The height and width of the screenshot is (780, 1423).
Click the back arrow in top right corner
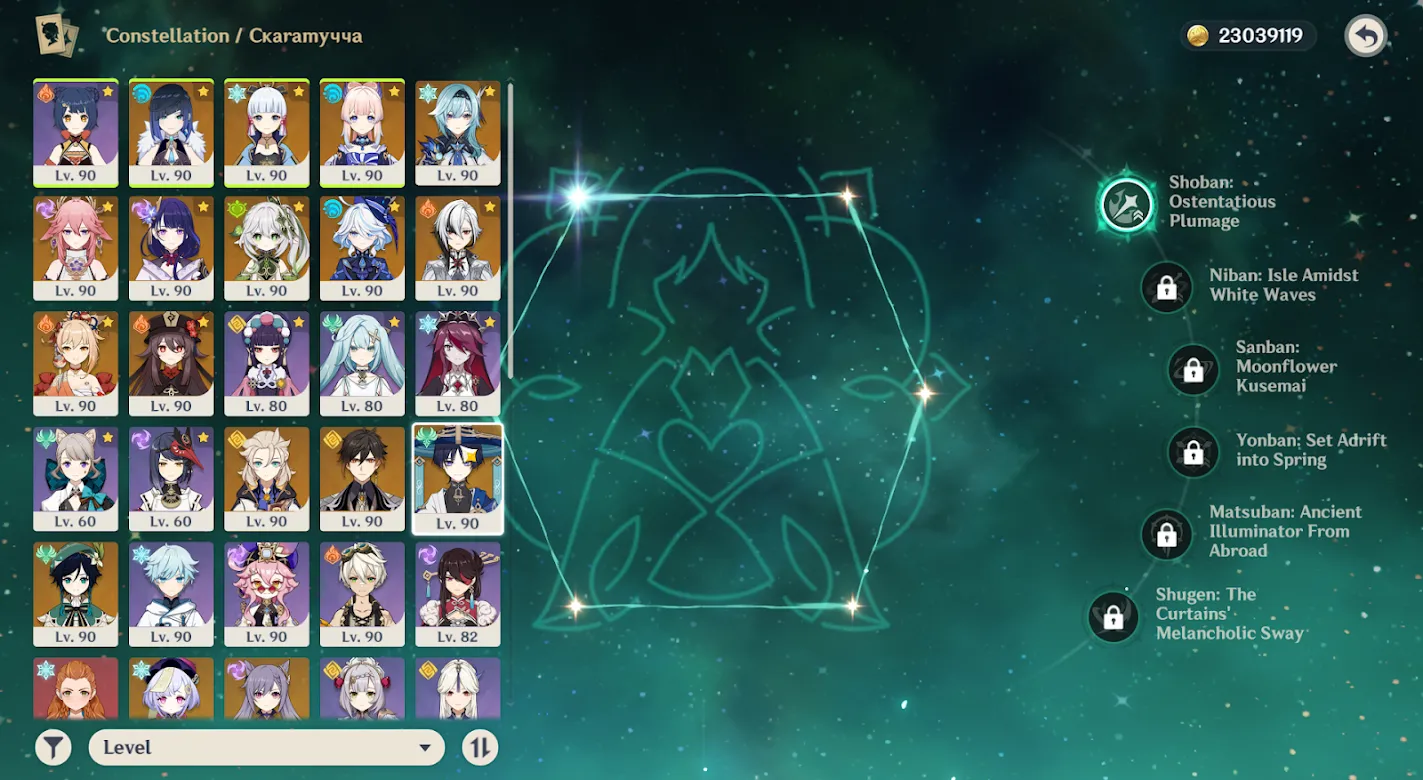tap(1365, 36)
